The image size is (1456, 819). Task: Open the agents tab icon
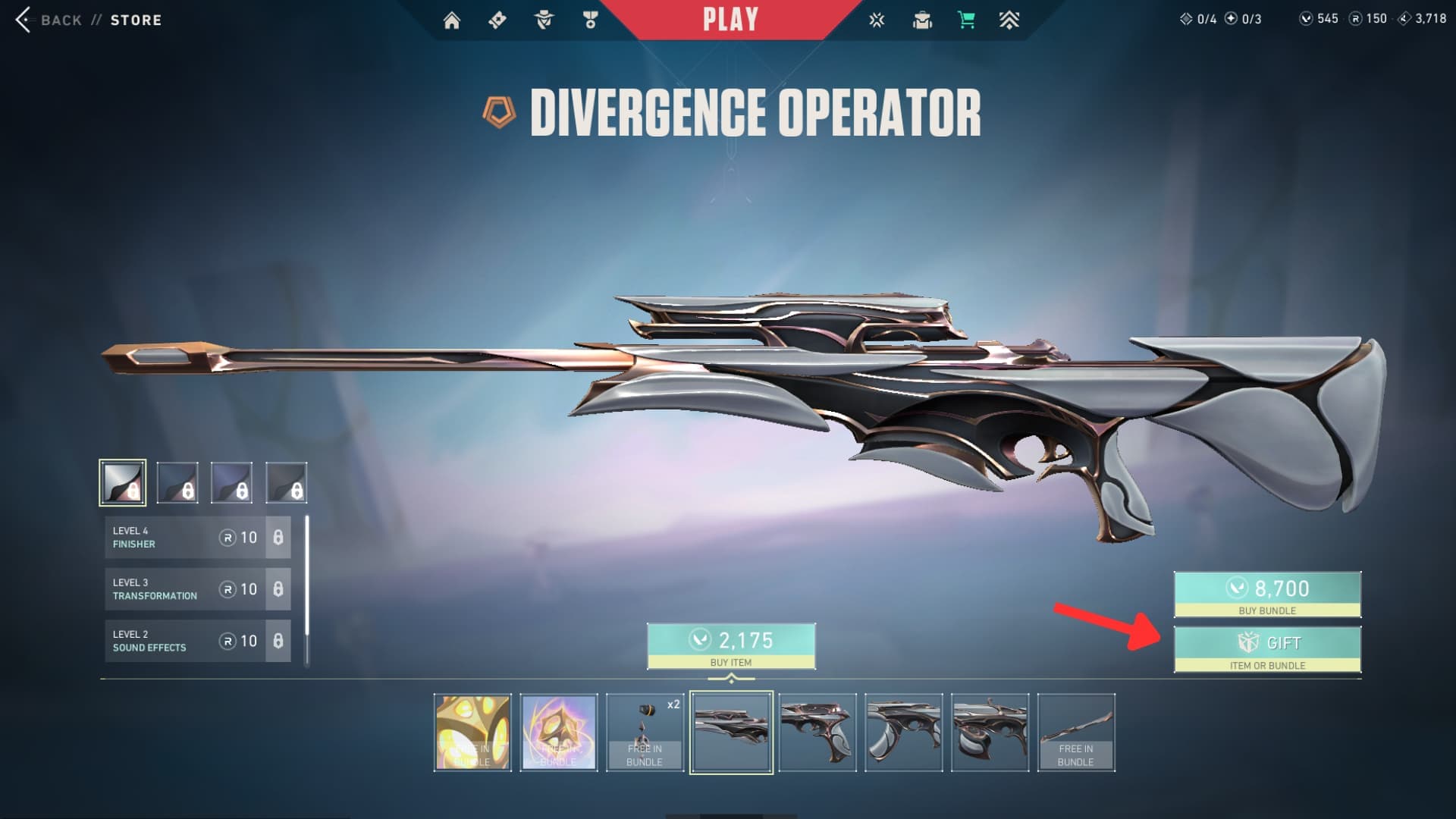[x=544, y=20]
